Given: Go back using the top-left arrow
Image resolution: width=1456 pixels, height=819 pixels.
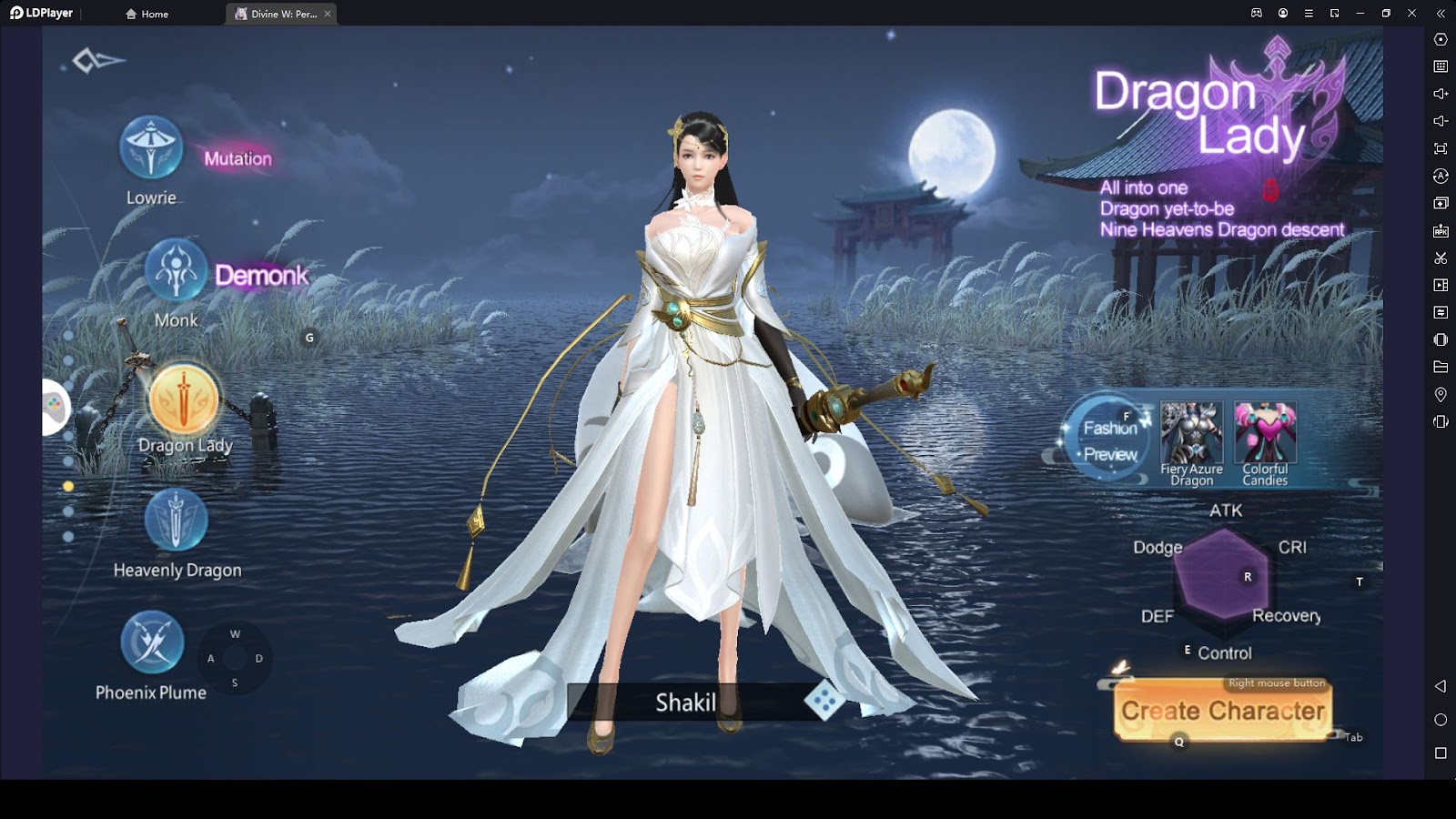Looking at the screenshot, I should tap(97, 61).
